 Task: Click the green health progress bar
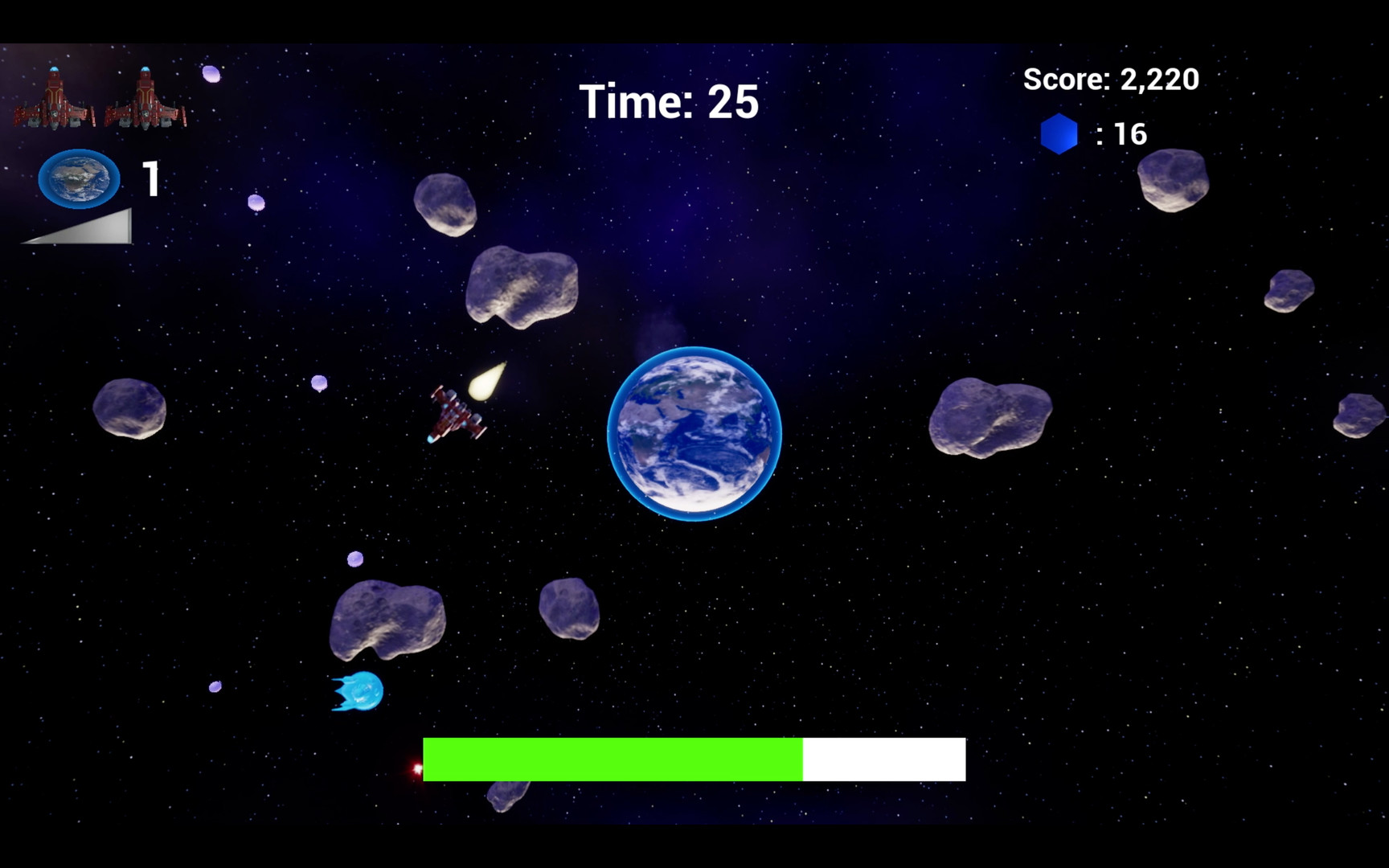pos(613,758)
